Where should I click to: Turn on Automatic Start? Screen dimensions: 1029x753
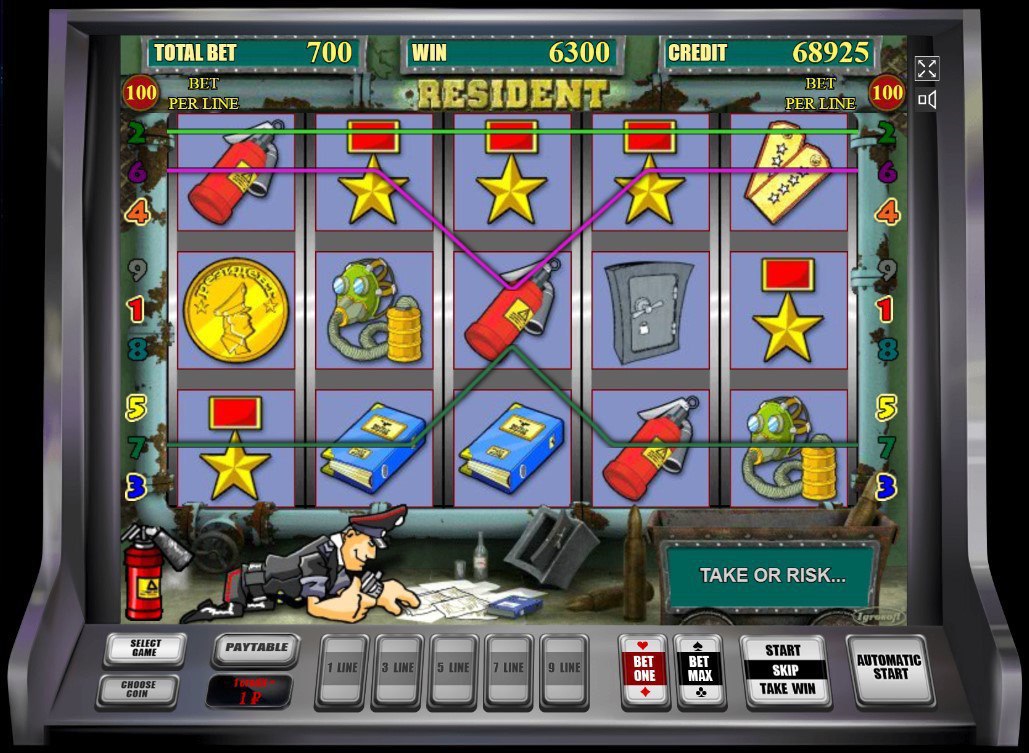tap(890, 667)
